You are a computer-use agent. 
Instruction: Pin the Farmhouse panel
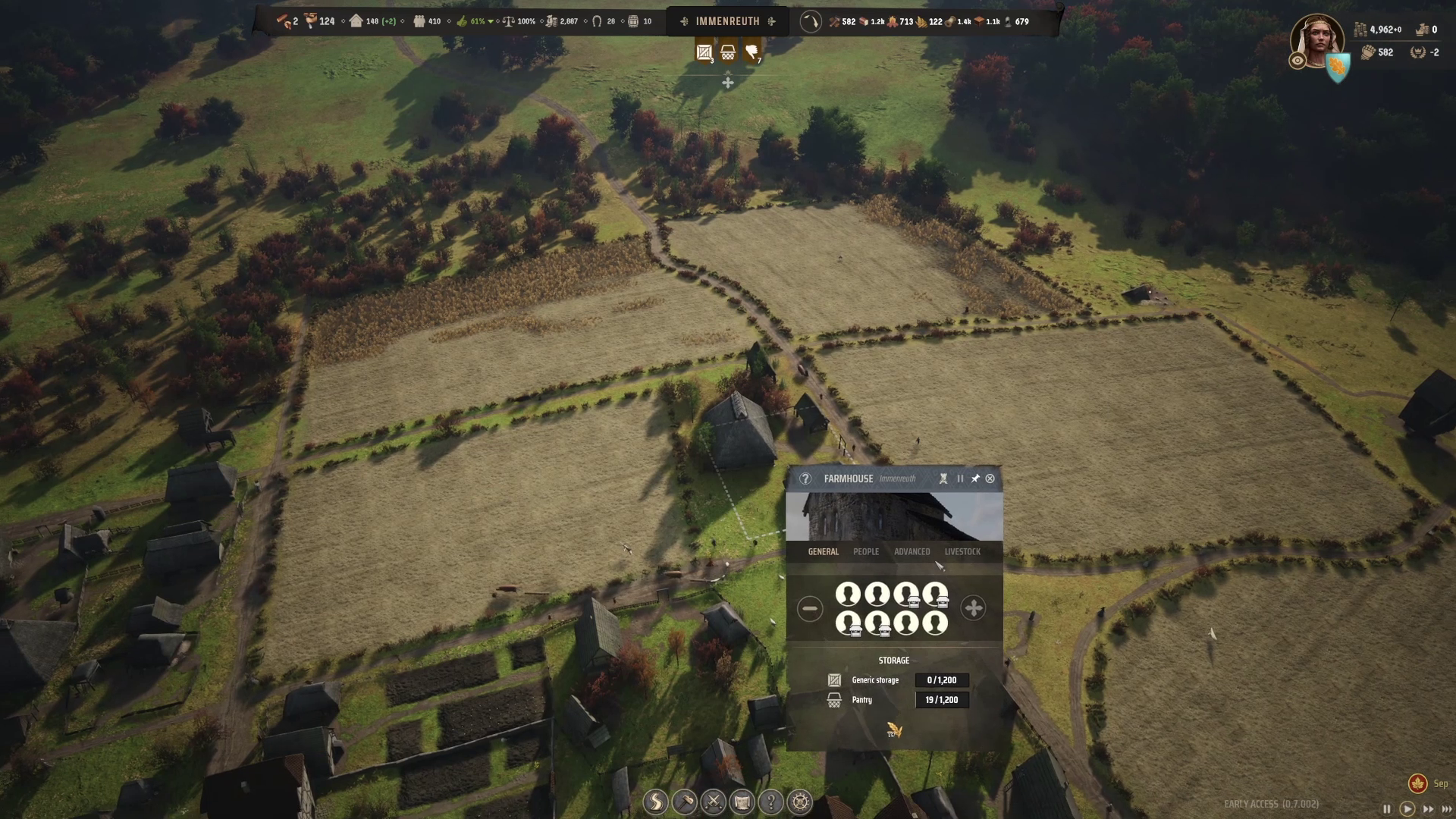click(975, 479)
